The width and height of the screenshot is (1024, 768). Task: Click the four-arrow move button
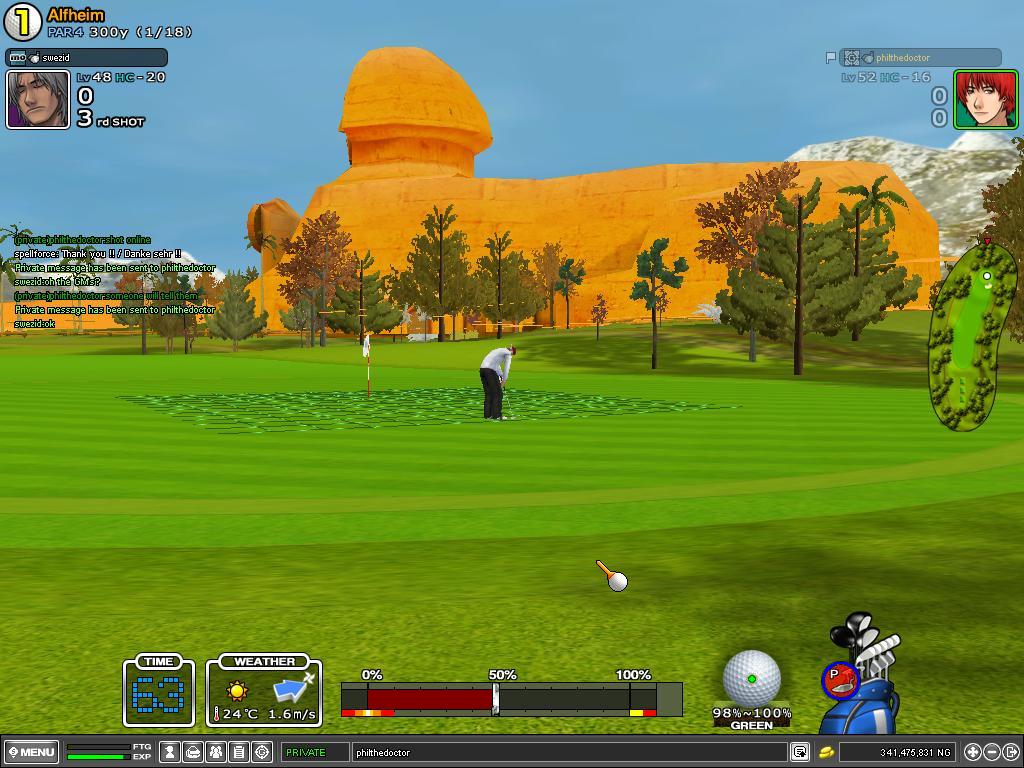click(x=972, y=752)
